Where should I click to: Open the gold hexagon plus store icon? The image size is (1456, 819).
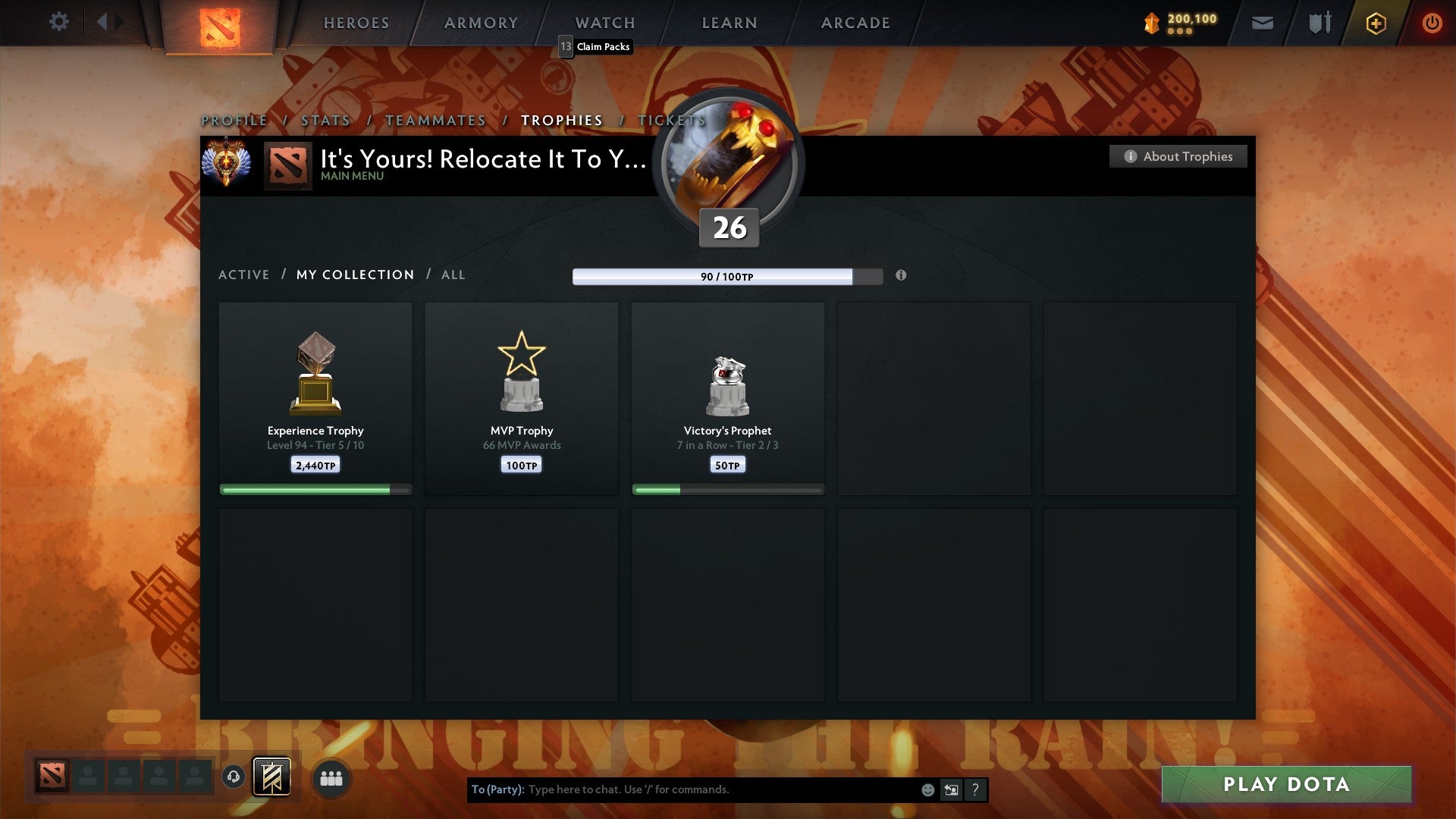tap(1376, 23)
